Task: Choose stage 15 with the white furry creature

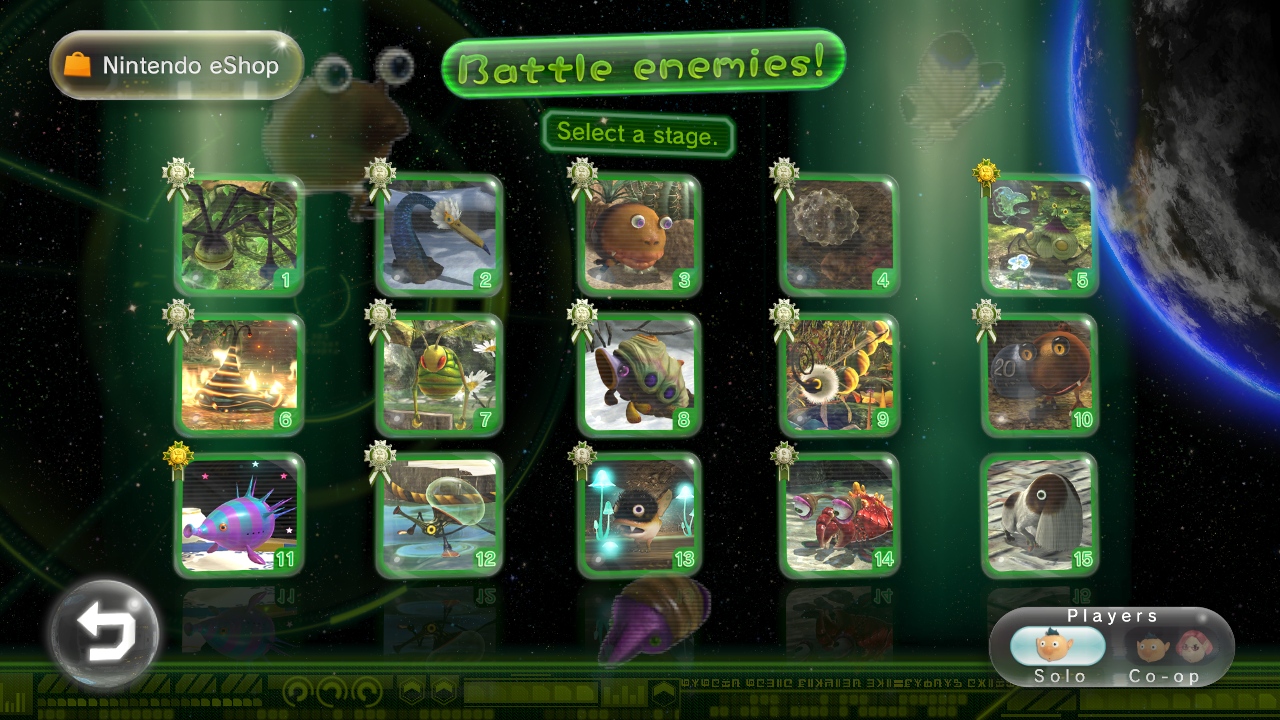Action: click(x=1040, y=515)
